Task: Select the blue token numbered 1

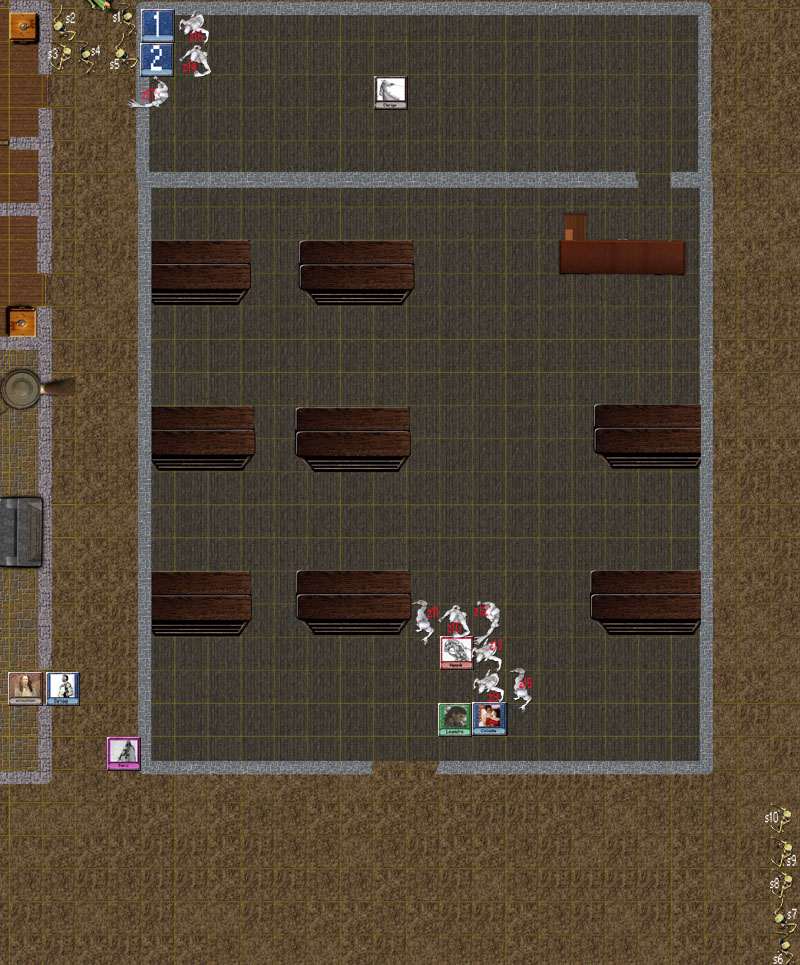Action: 157,26
